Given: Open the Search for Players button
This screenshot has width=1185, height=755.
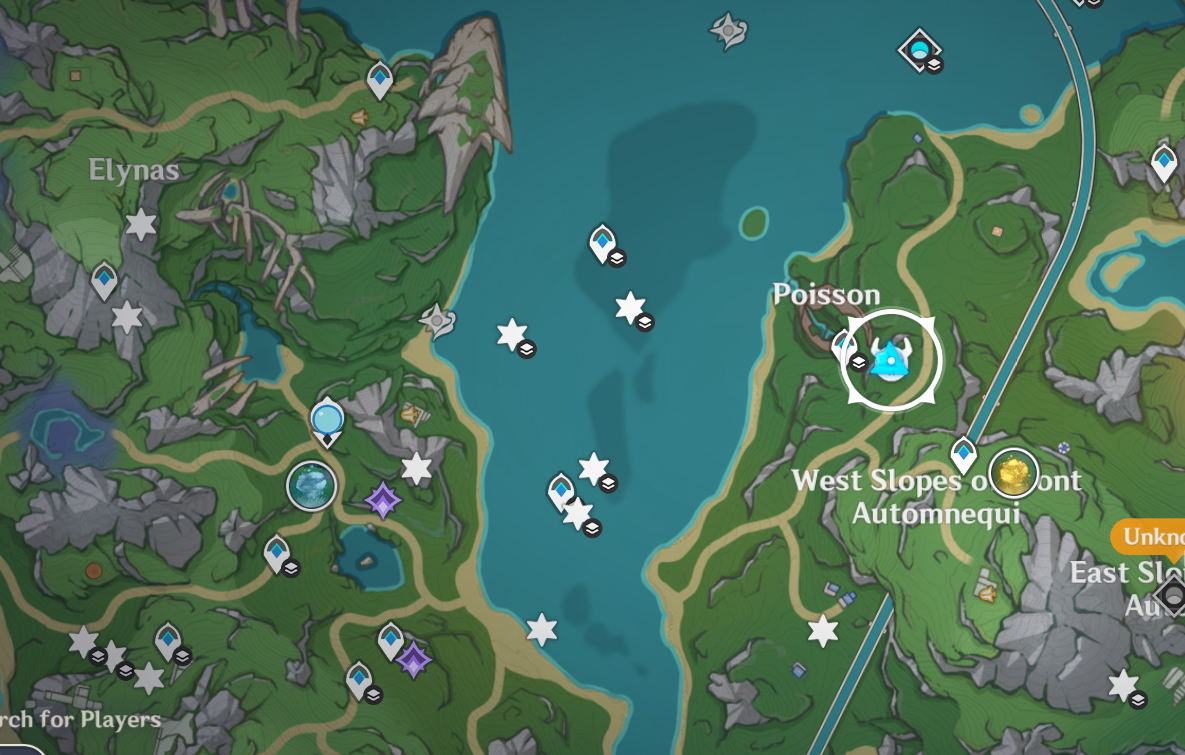Looking at the screenshot, I should (x=80, y=720).
